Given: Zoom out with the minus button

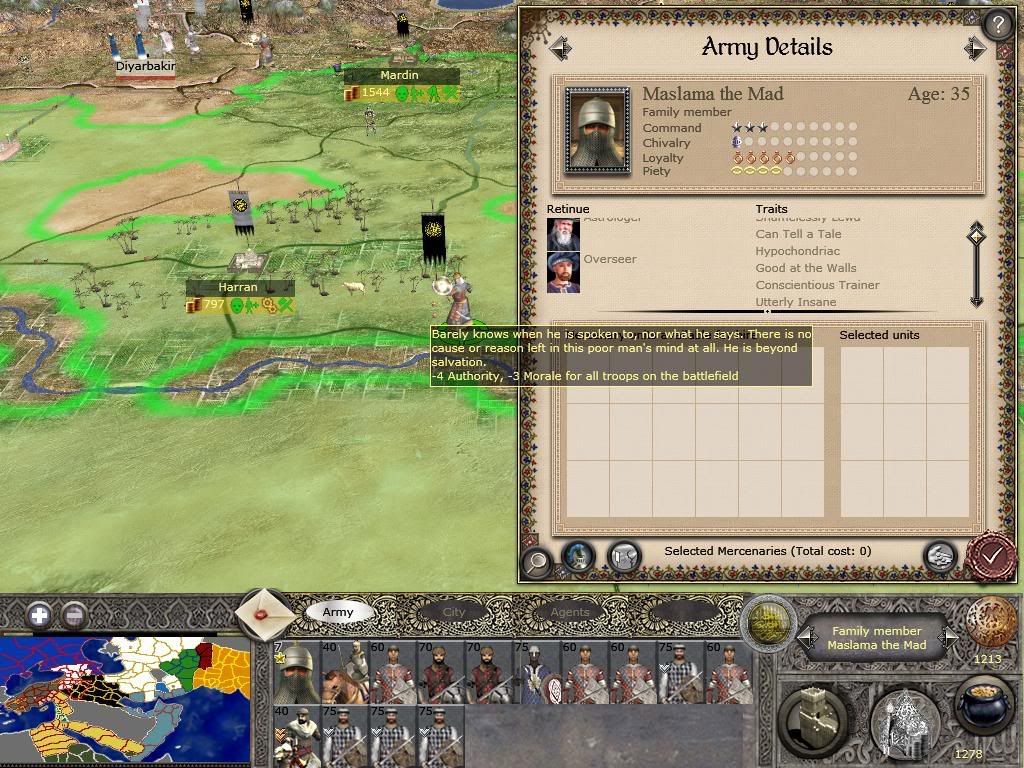Looking at the screenshot, I should (x=73, y=615).
